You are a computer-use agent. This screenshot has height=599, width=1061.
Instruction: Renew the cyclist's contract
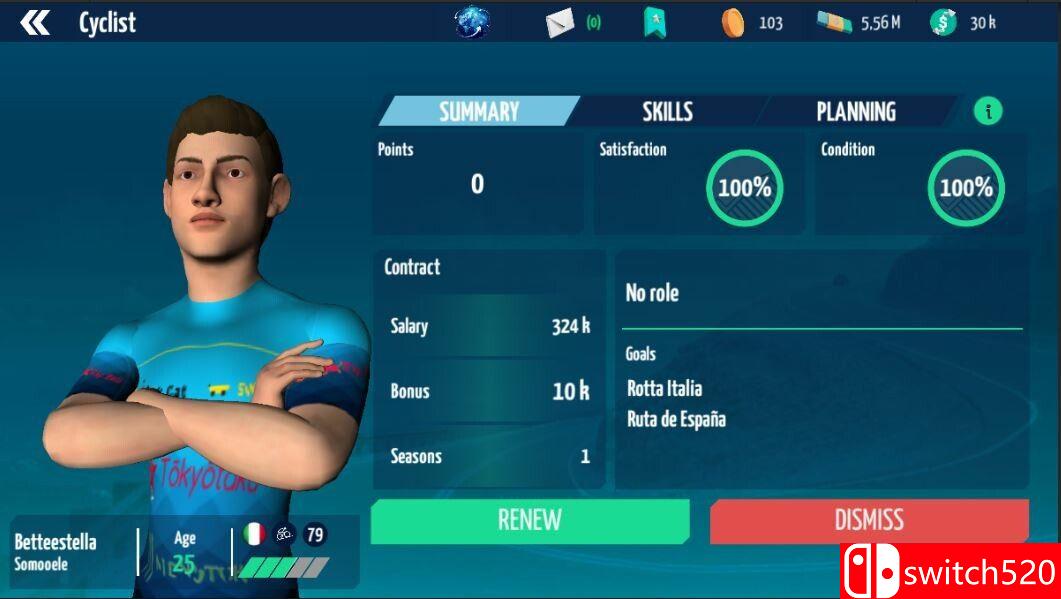click(530, 520)
